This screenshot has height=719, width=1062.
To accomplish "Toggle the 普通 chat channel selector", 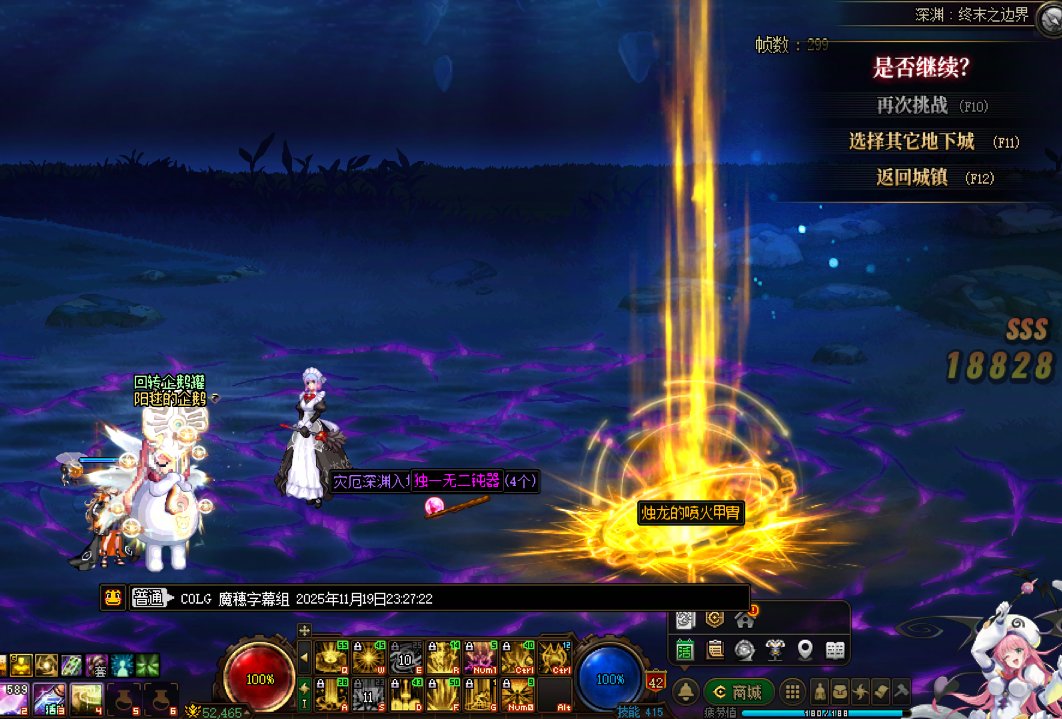I will click(151, 598).
